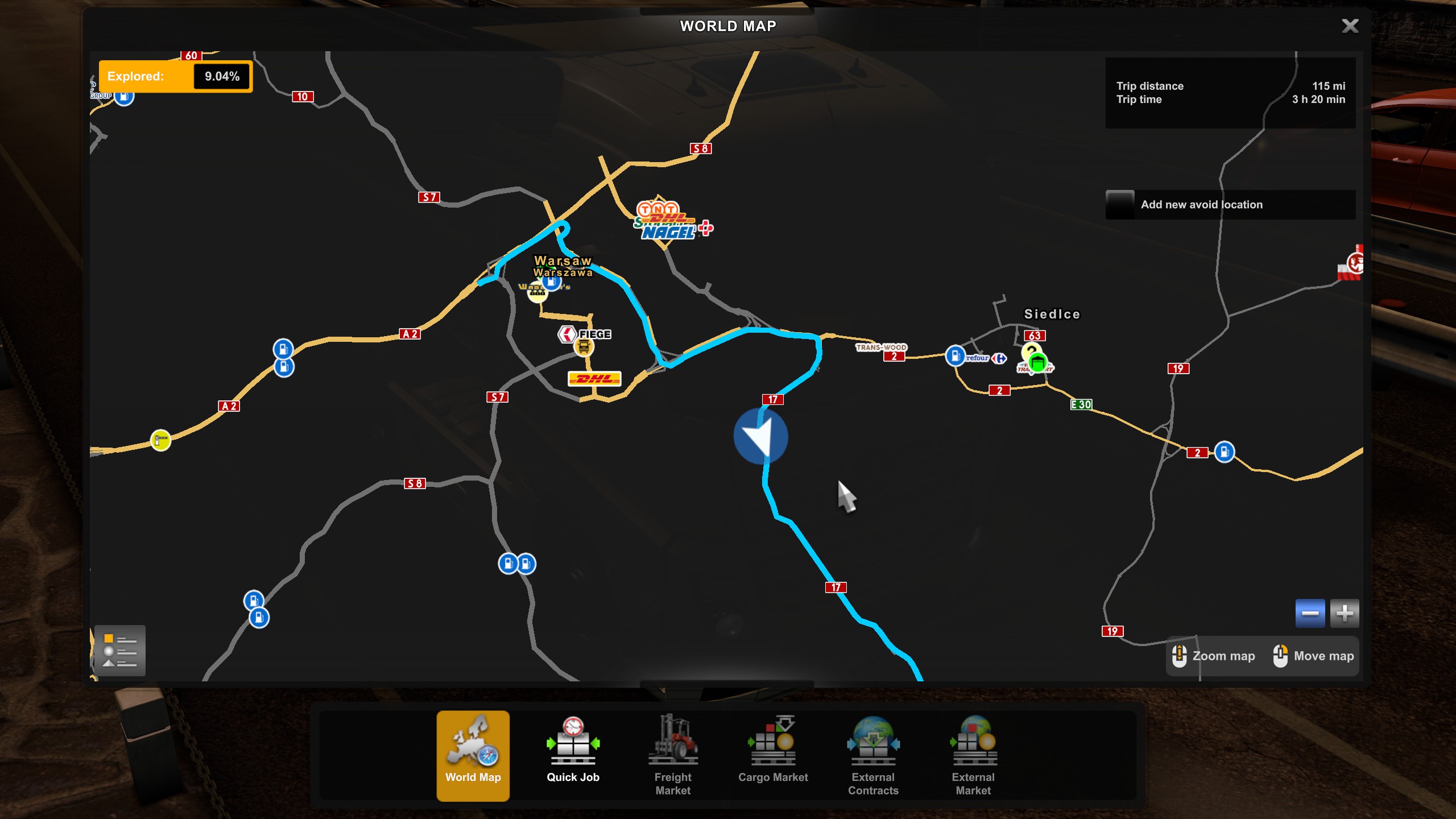Screen dimensions: 1456x819
Task: Select the Carrefour company marker
Action: point(987,358)
